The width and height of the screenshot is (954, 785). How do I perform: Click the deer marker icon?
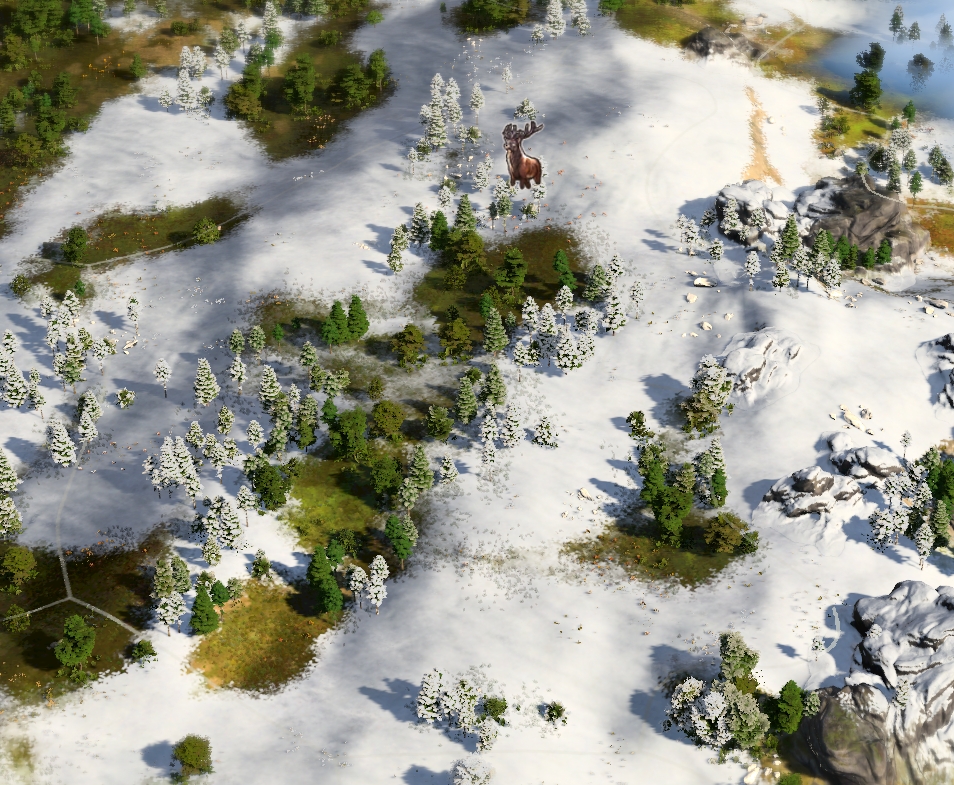(522, 156)
